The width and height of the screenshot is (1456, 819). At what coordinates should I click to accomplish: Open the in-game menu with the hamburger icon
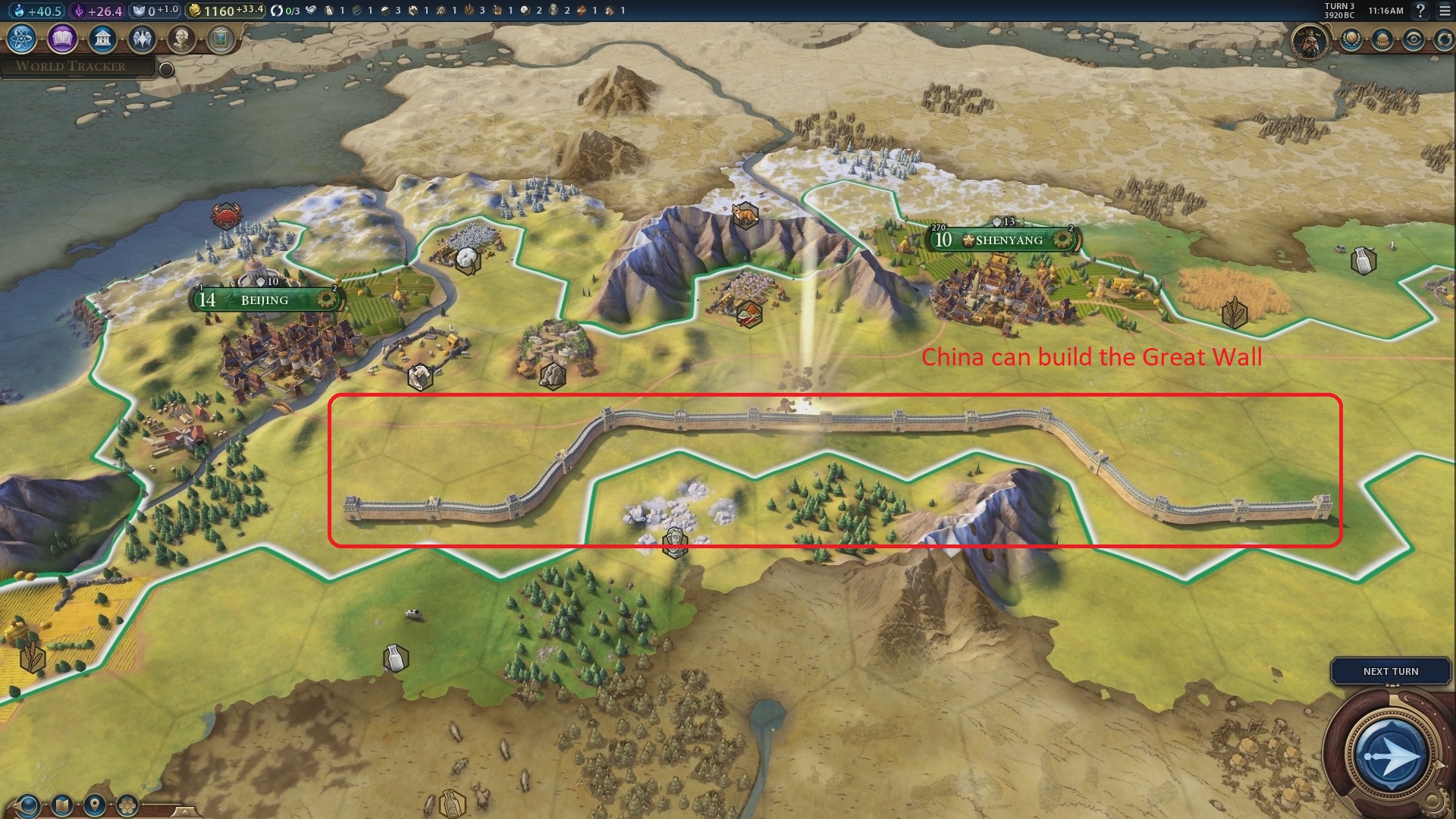pyautogui.click(x=1445, y=11)
